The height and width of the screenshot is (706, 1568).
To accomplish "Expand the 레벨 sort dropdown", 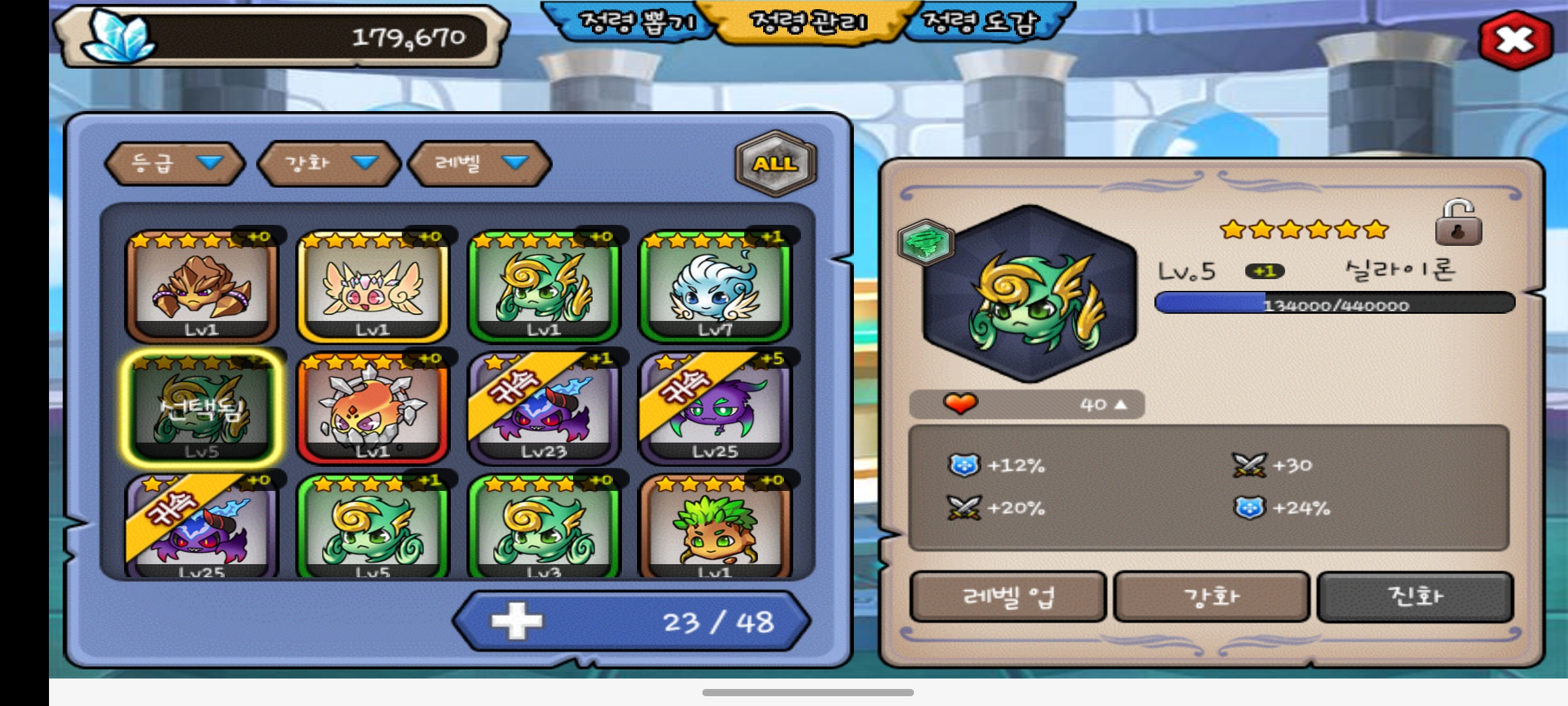I will tap(480, 163).
